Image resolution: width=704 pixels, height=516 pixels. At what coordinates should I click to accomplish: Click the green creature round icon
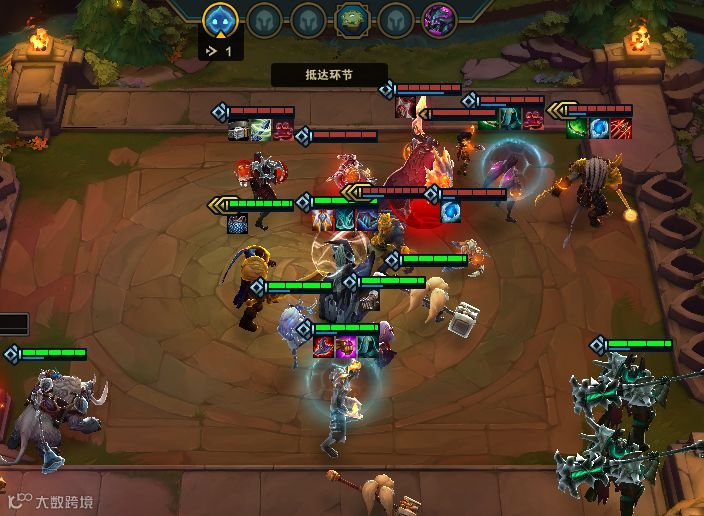(x=351, y=19)
